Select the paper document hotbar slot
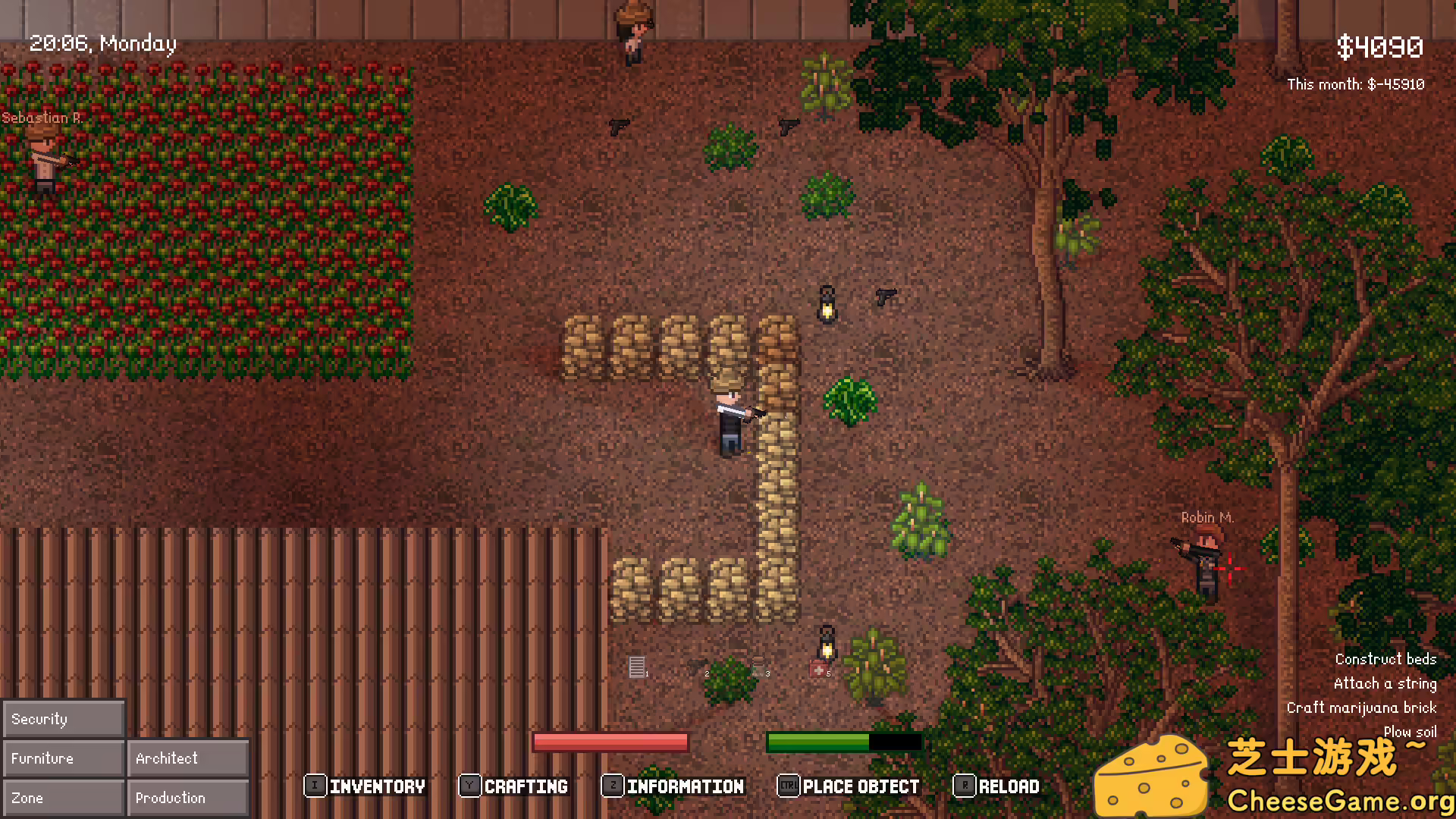The width and height of the screenshot is (1456, 819). pyautogui.click(x=637, y=667)
